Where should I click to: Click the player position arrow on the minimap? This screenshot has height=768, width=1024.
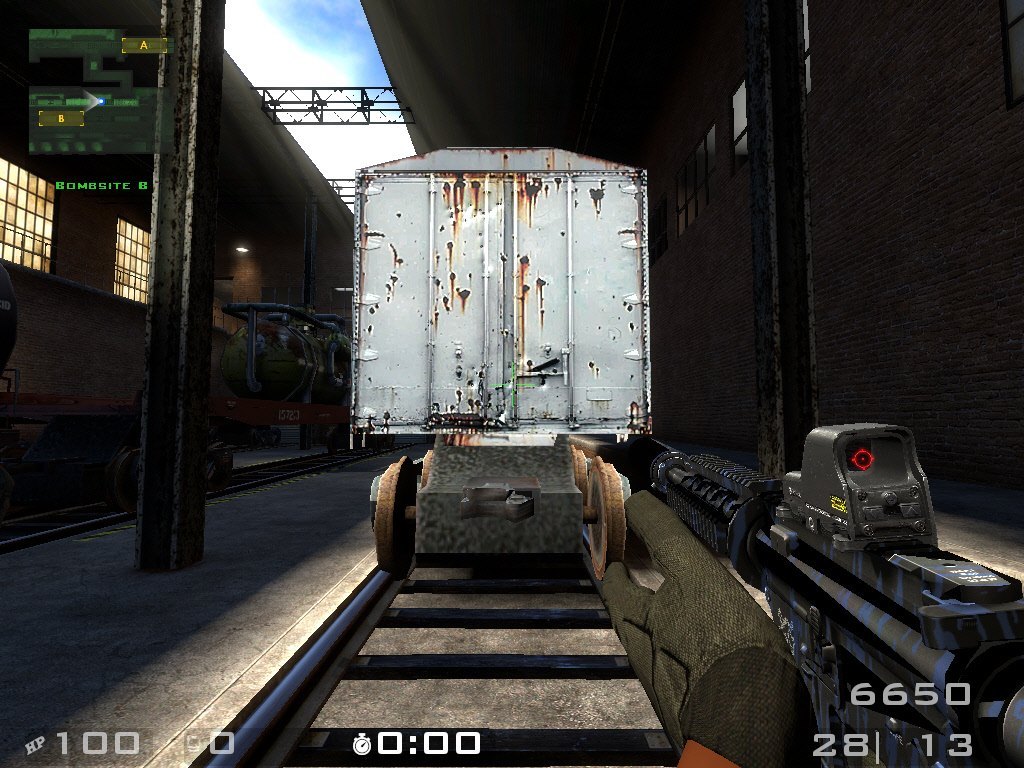pyautogui.click(x=100, y=100)
